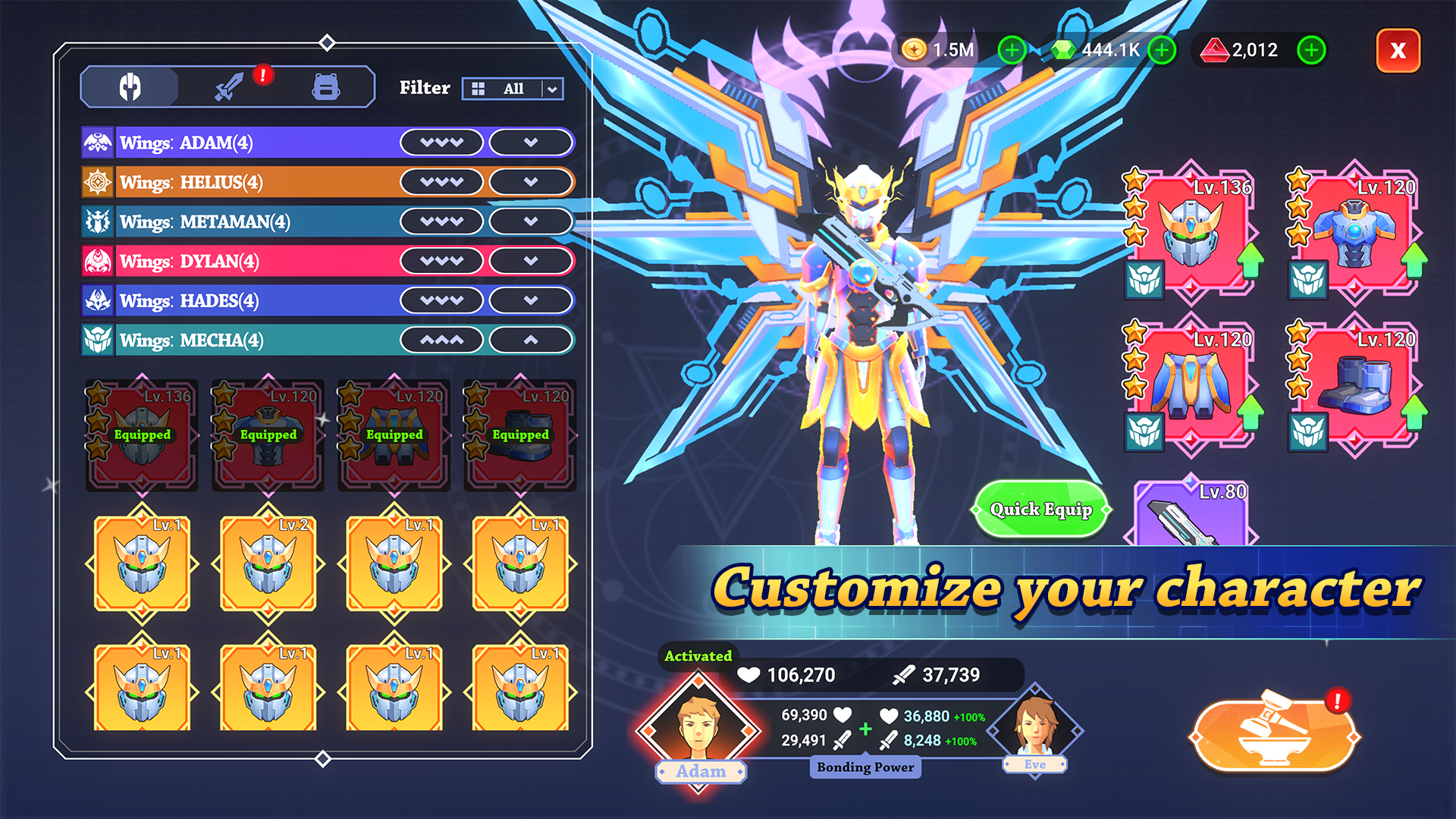Screen dimensions: 1456x819
Task: Close the customization screen with the X
Action: [x=1398, y=51]
